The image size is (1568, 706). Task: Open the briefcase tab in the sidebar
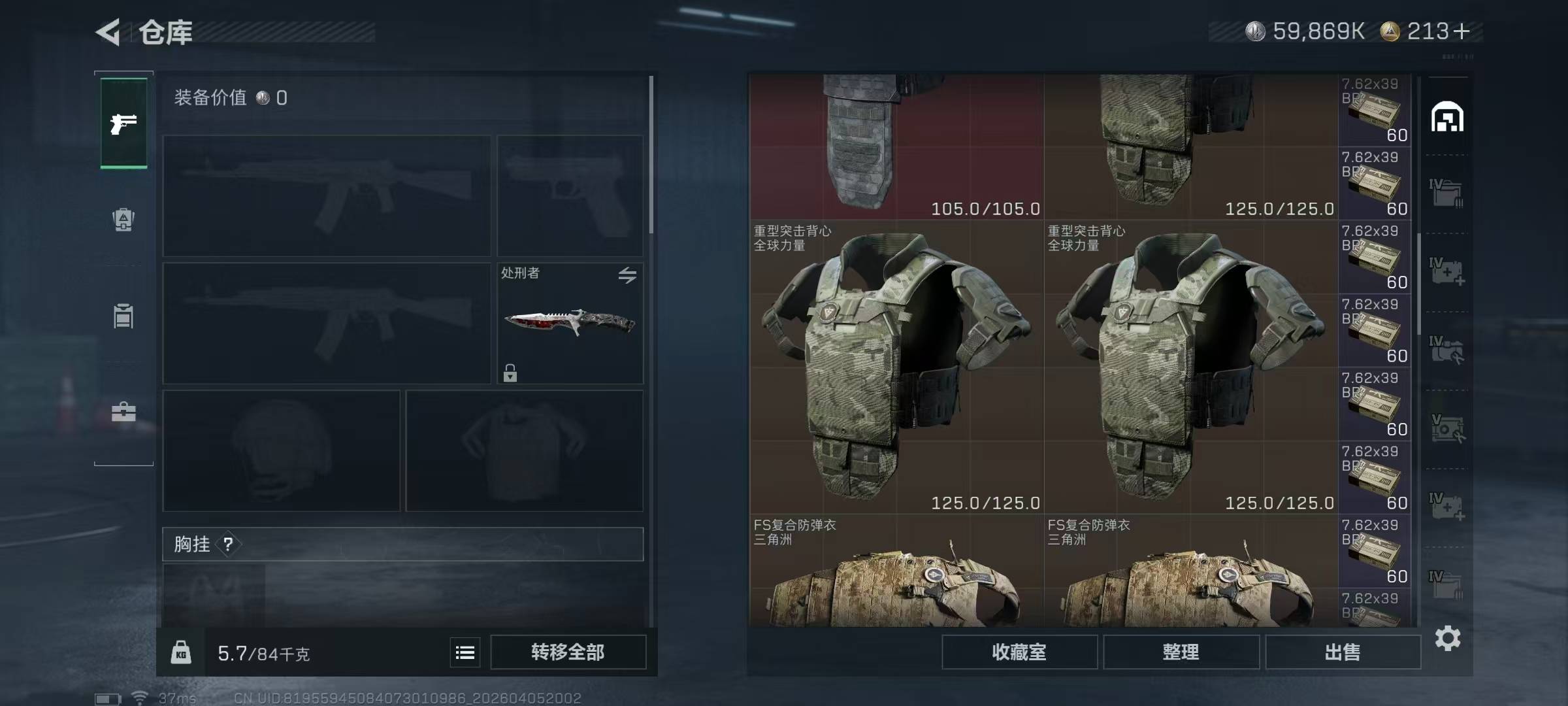[123, 412]
